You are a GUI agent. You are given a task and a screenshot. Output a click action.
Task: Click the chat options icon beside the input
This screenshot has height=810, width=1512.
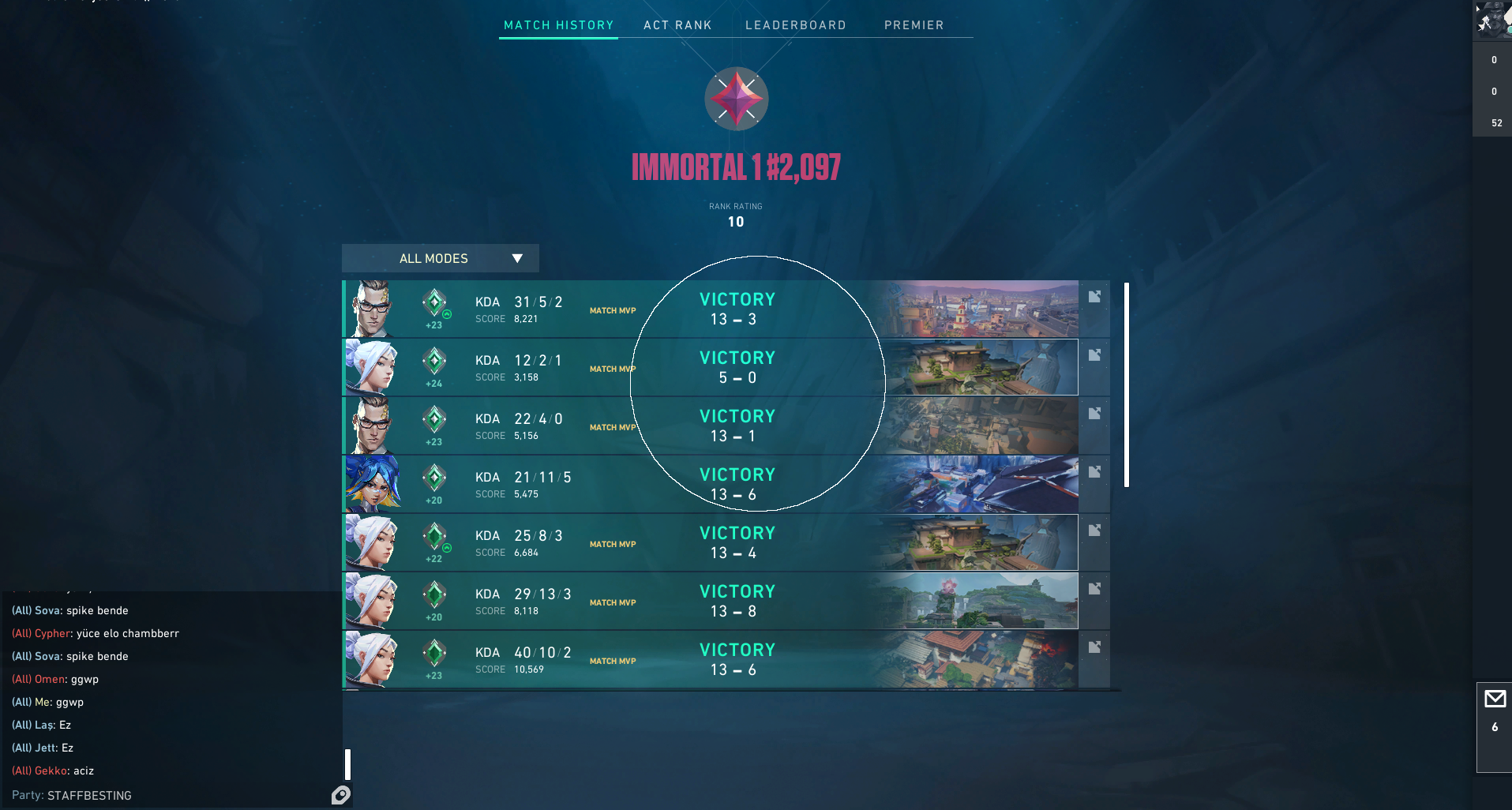click(x=341, y=795)
